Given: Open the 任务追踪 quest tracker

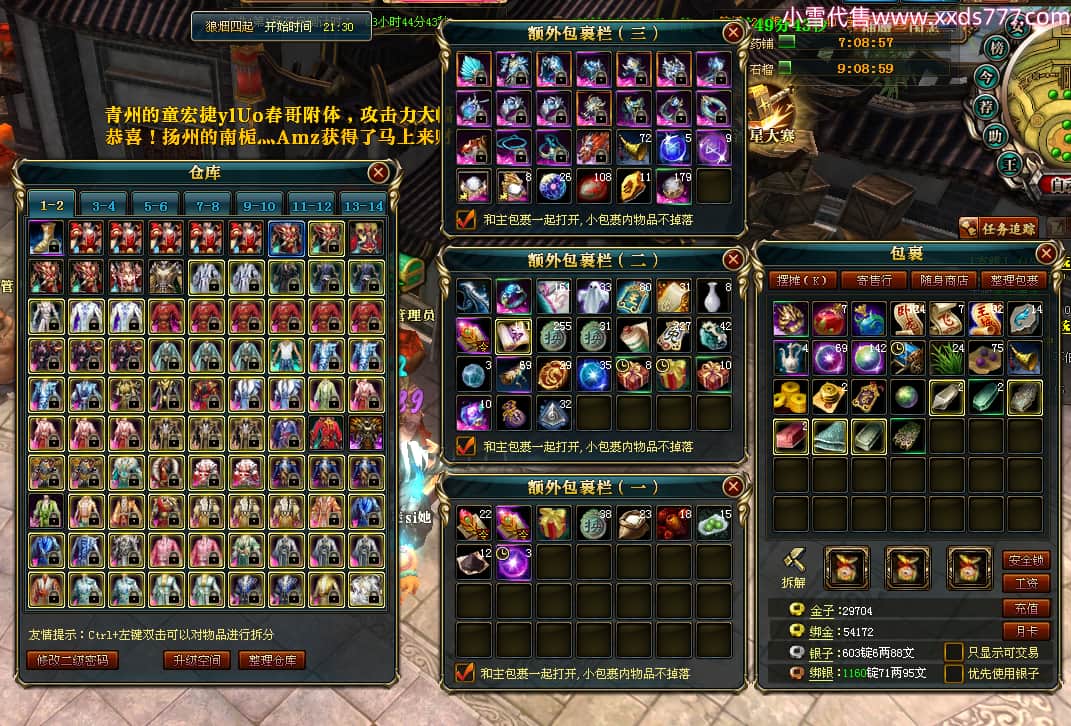Looking at the screenshot, I should pos(998,228).
